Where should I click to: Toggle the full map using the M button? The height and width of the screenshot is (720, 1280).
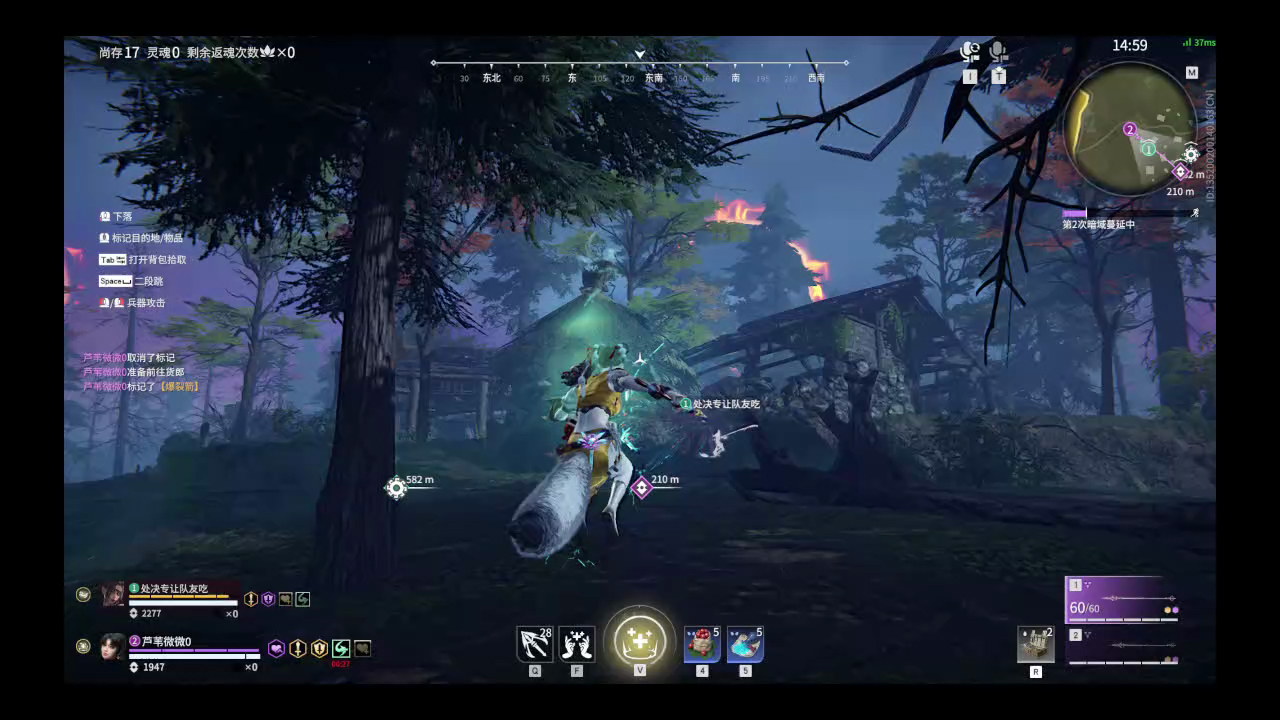point(1192,73)
